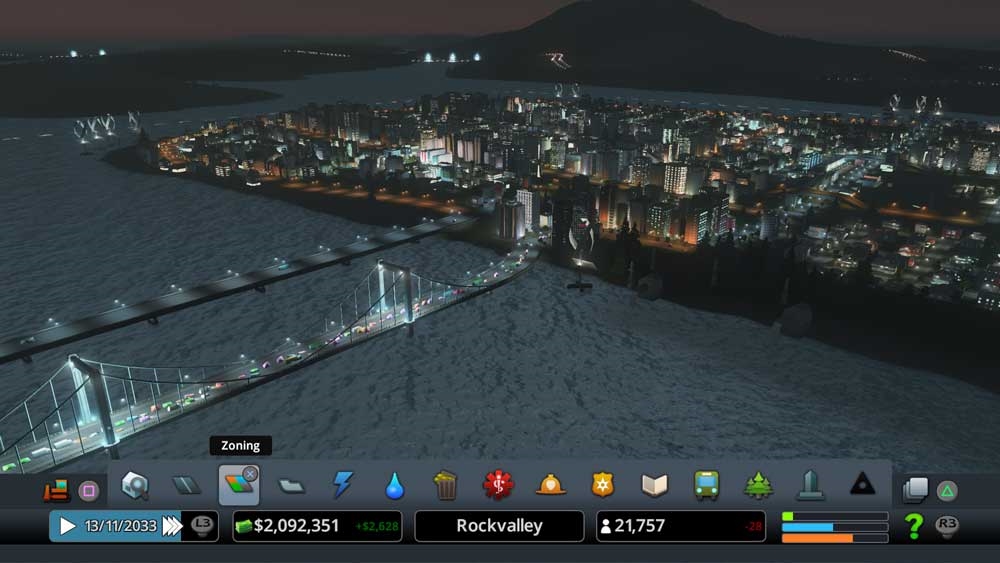Open the Unique Buildings statue menu
Image resolution: width=1000 pixels, height=563 pixels.
click(810, 486)
